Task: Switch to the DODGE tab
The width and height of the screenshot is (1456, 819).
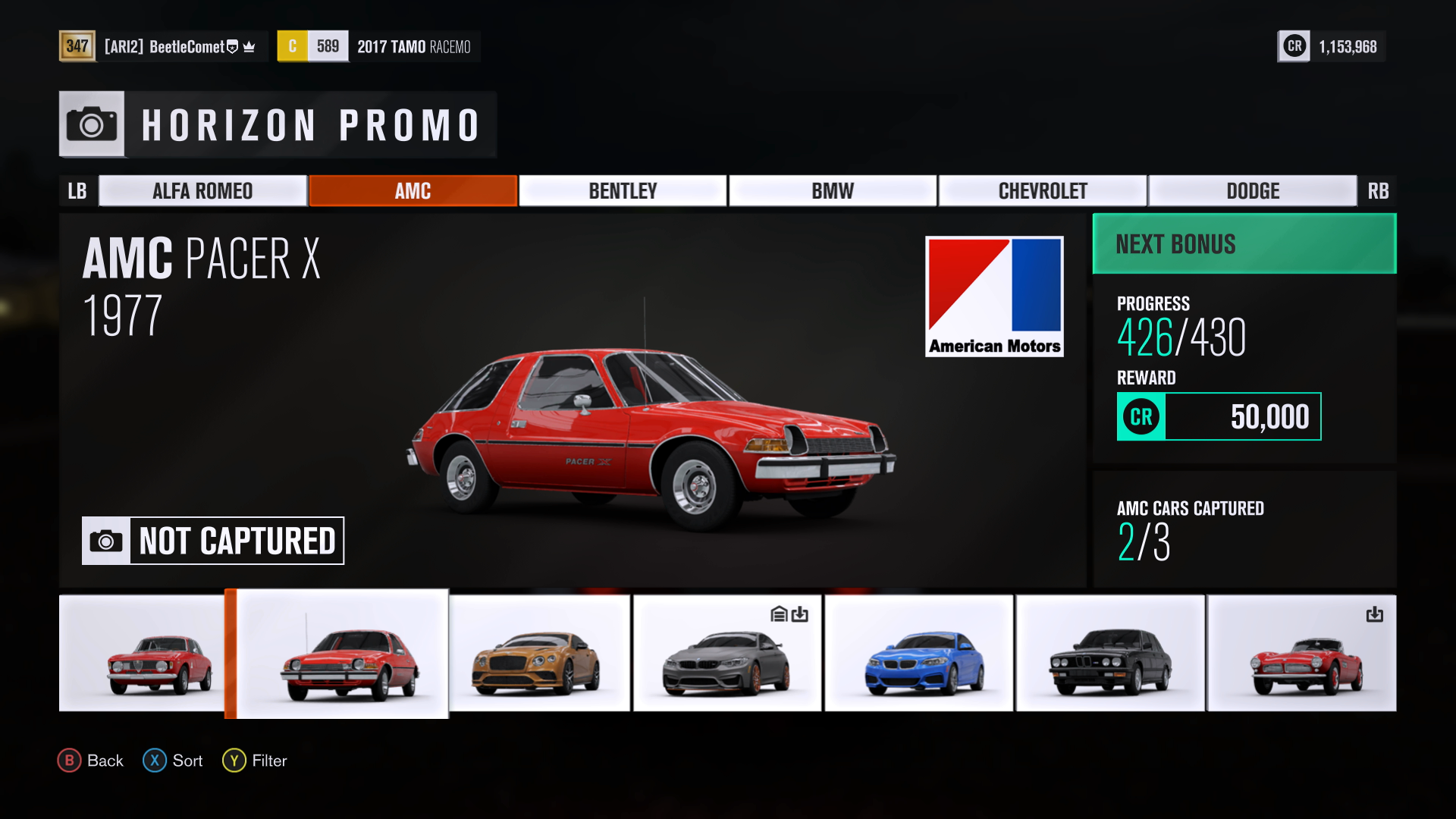Action: (1253, 190)
